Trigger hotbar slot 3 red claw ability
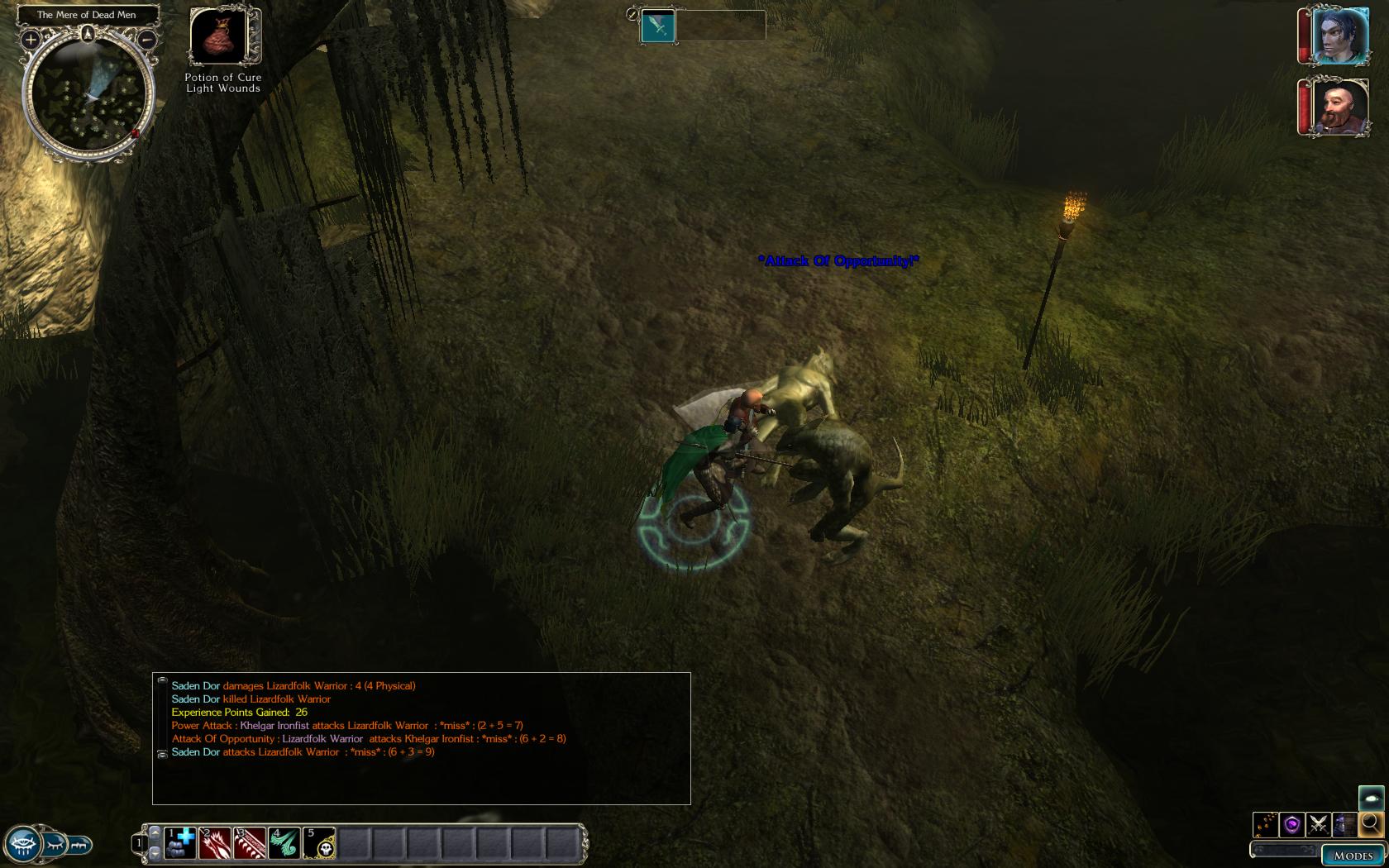Viewport: 1389px width, 868px height. pyautogui.click(x=250, y=843)
